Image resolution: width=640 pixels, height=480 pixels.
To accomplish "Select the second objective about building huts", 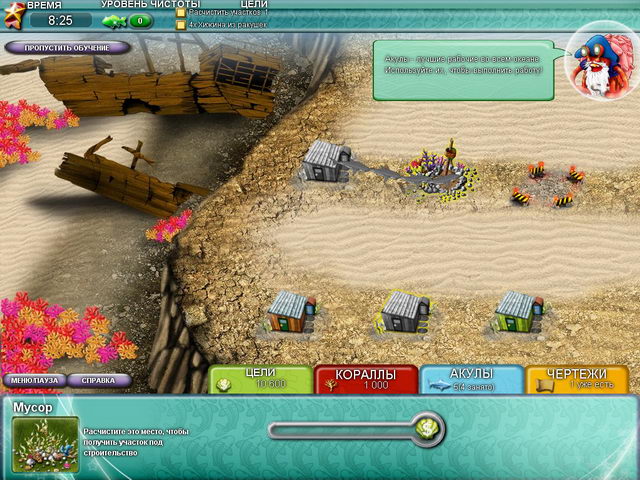I will tap(181, 24).
